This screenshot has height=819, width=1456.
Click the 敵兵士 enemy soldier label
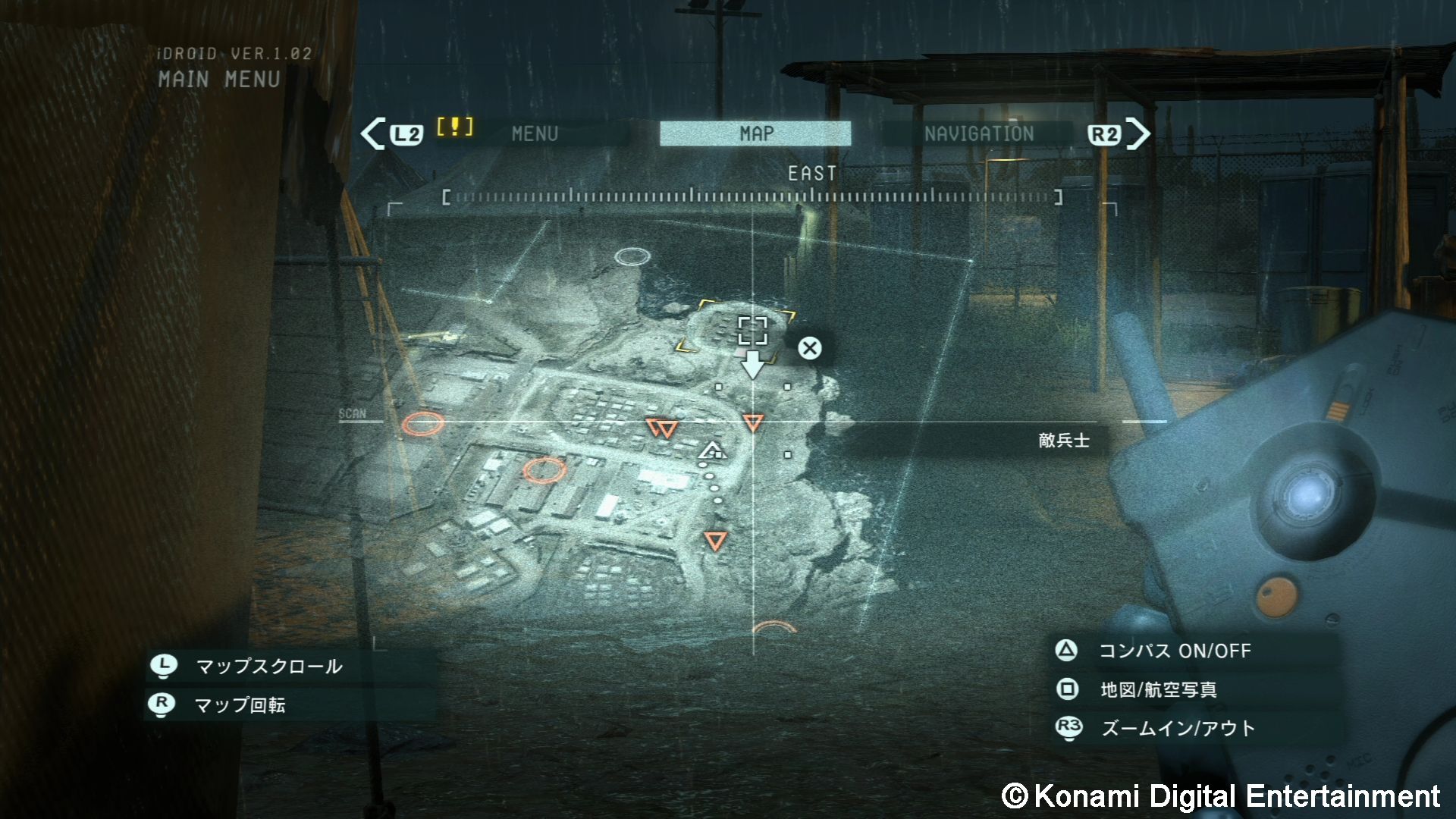click(x=1062, y=440)
